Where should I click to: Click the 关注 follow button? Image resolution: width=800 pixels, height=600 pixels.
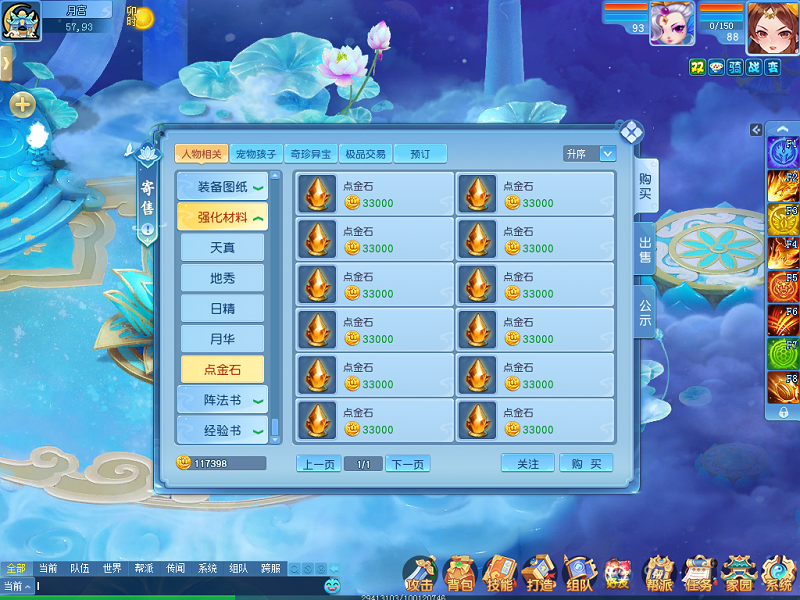(527, 464)
